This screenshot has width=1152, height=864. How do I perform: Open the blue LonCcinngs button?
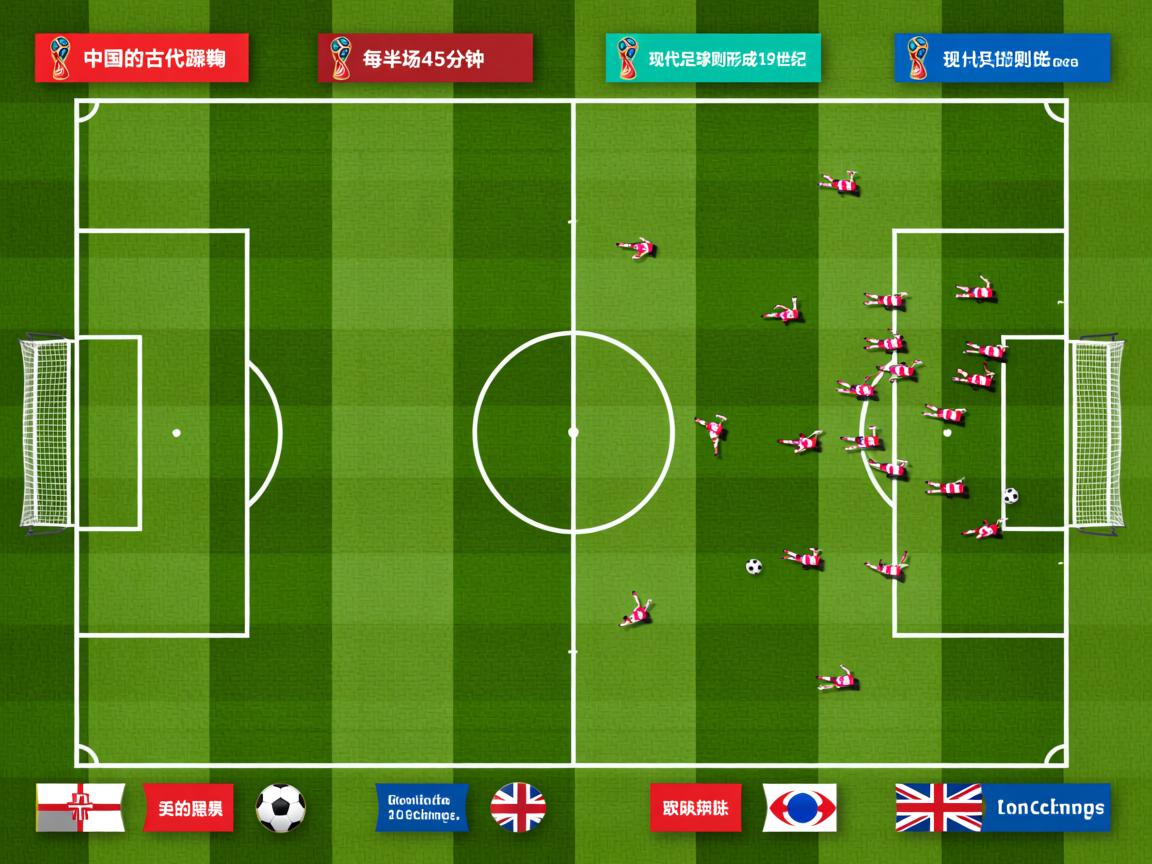(1048, 807)
